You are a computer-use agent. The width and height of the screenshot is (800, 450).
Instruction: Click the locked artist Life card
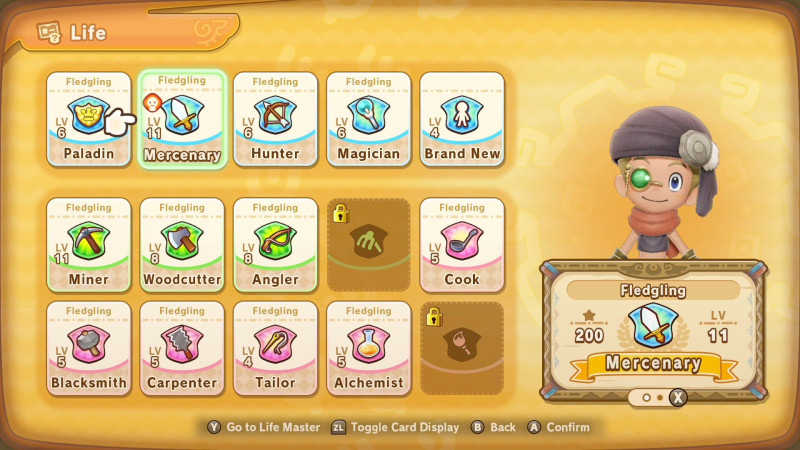pyautogui.click(x=462, y=347)
